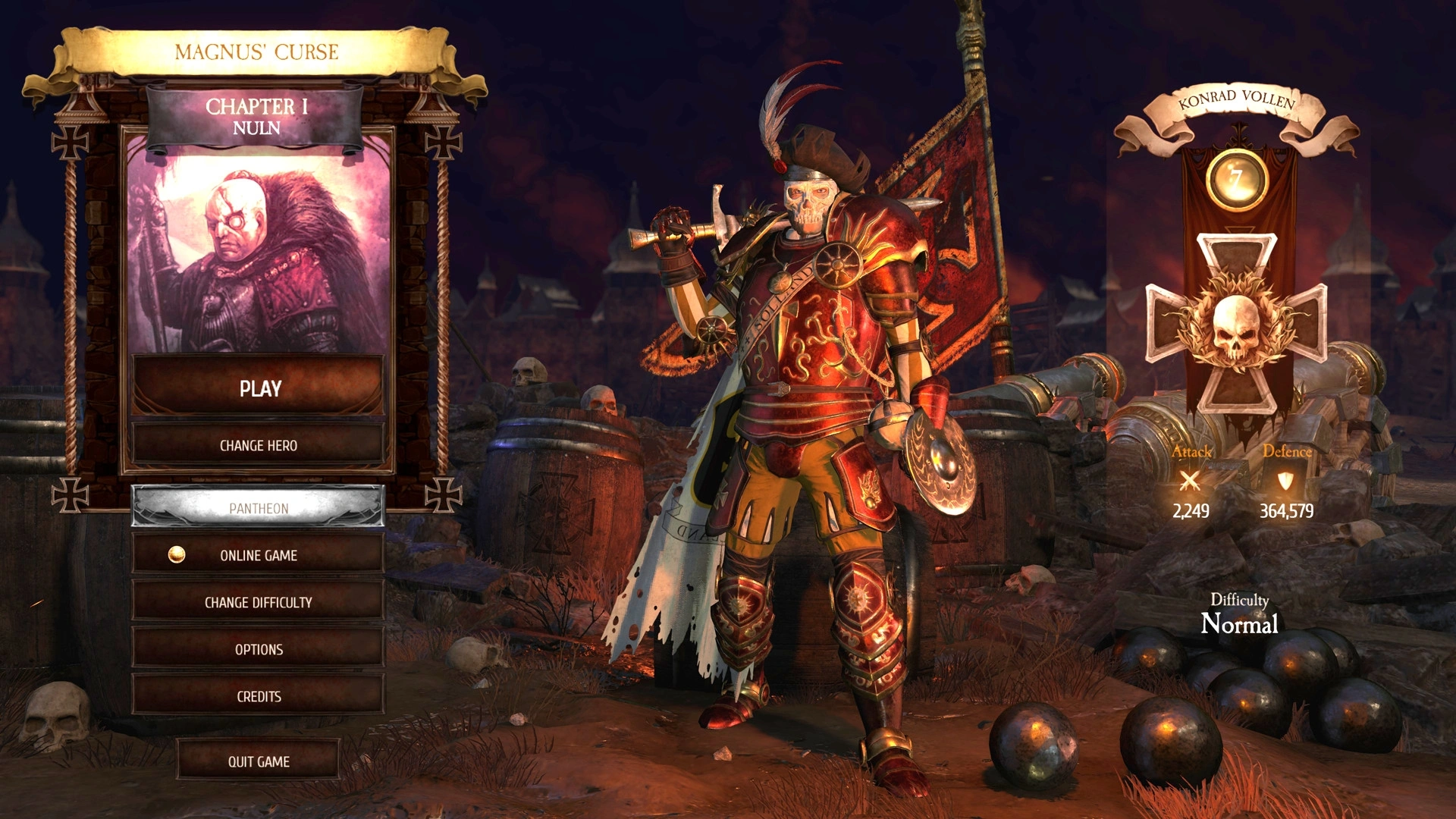Click the Quit Game button

pos(259,761)
